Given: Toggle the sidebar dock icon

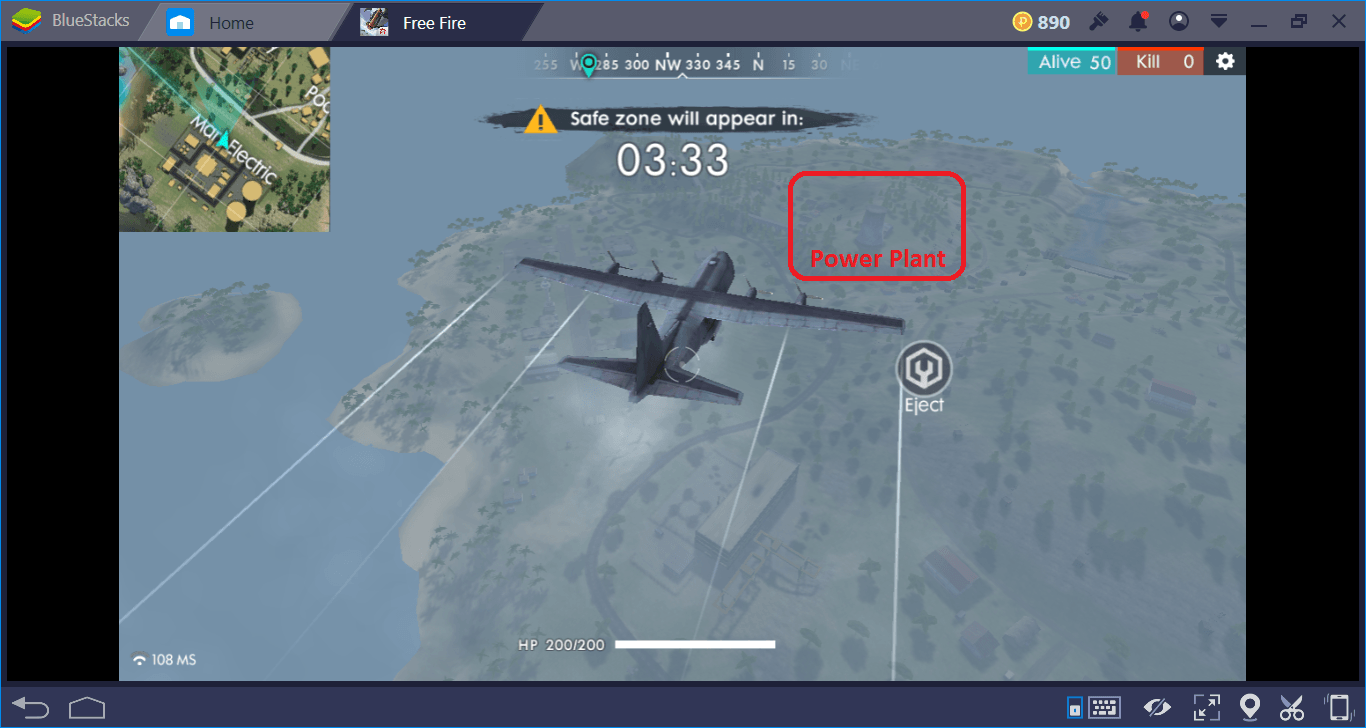Looking at the screenshot, I should (x=1074, y=707).
